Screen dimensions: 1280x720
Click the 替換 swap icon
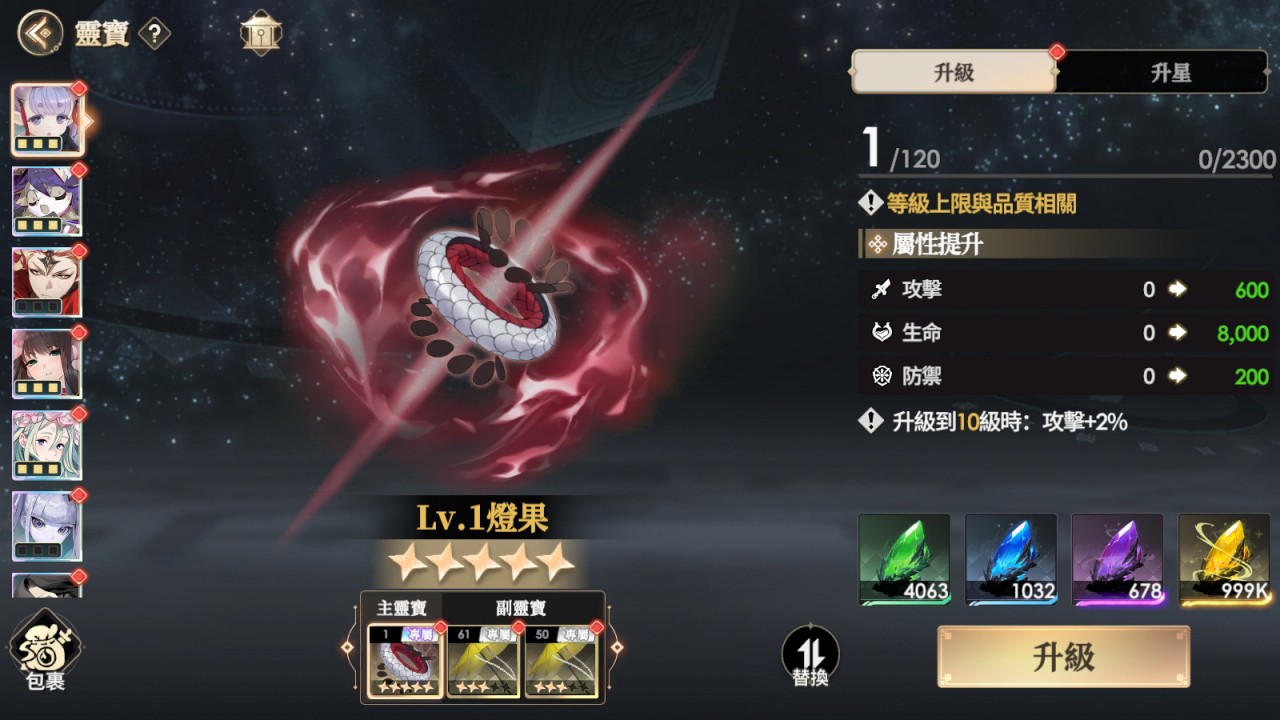pyautogui.click(x=809, y=655)
